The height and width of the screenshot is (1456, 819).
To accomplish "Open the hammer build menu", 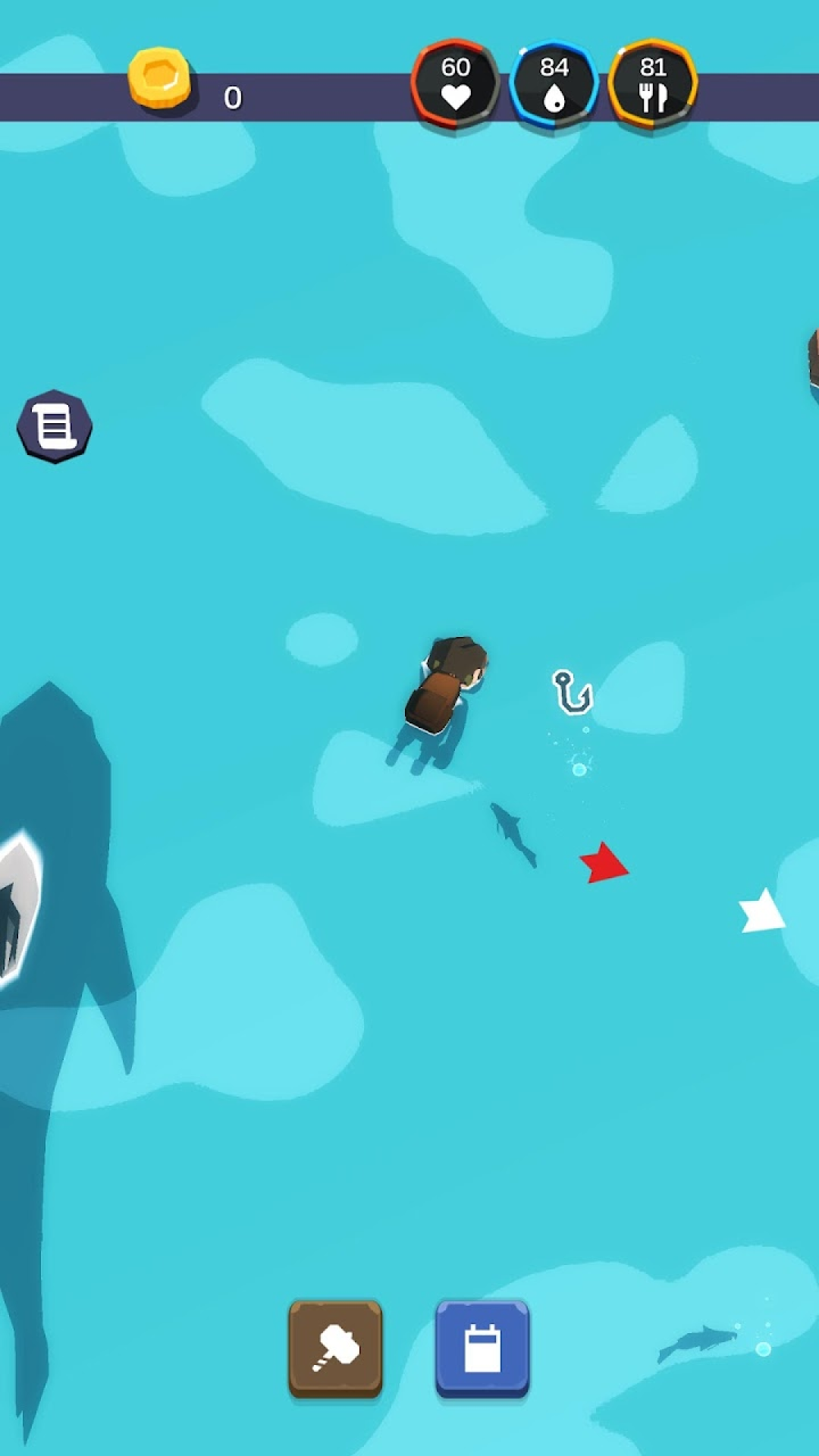I will pyautogui.click(x=335, y=1348).
